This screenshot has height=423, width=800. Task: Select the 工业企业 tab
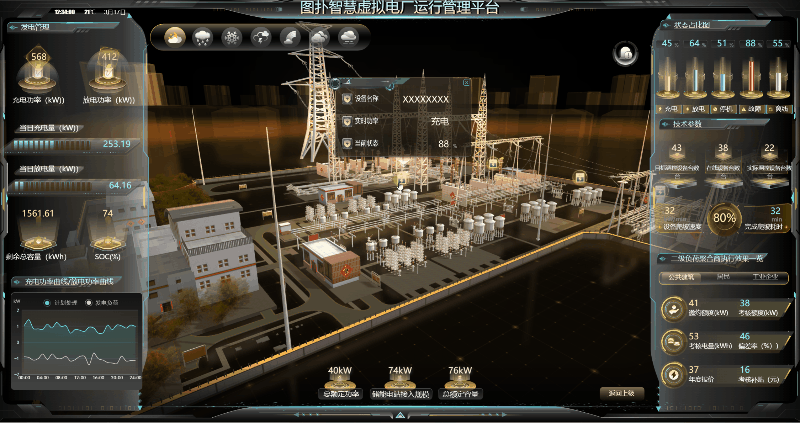click(x=765, y=277)
